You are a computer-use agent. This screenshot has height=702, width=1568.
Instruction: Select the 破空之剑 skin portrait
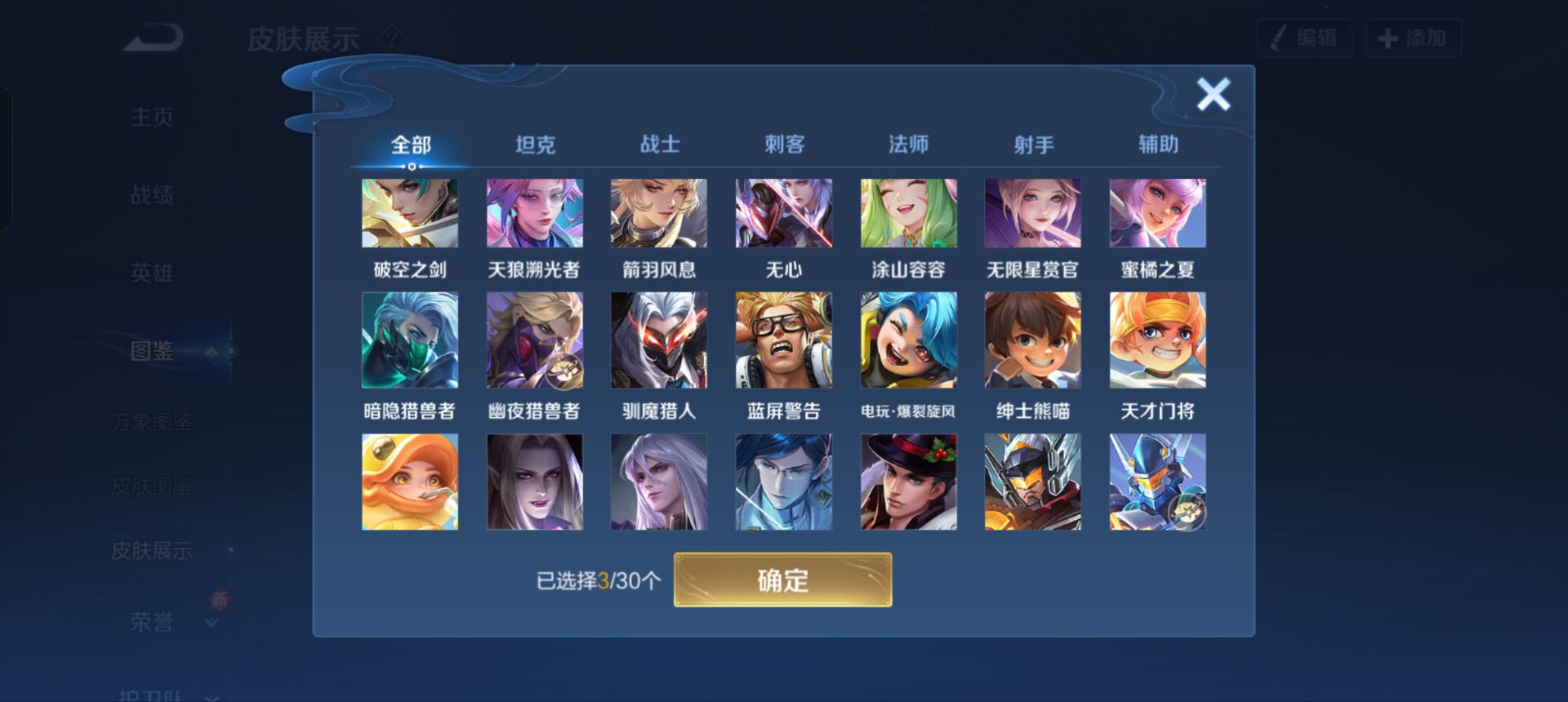point(408,213)
